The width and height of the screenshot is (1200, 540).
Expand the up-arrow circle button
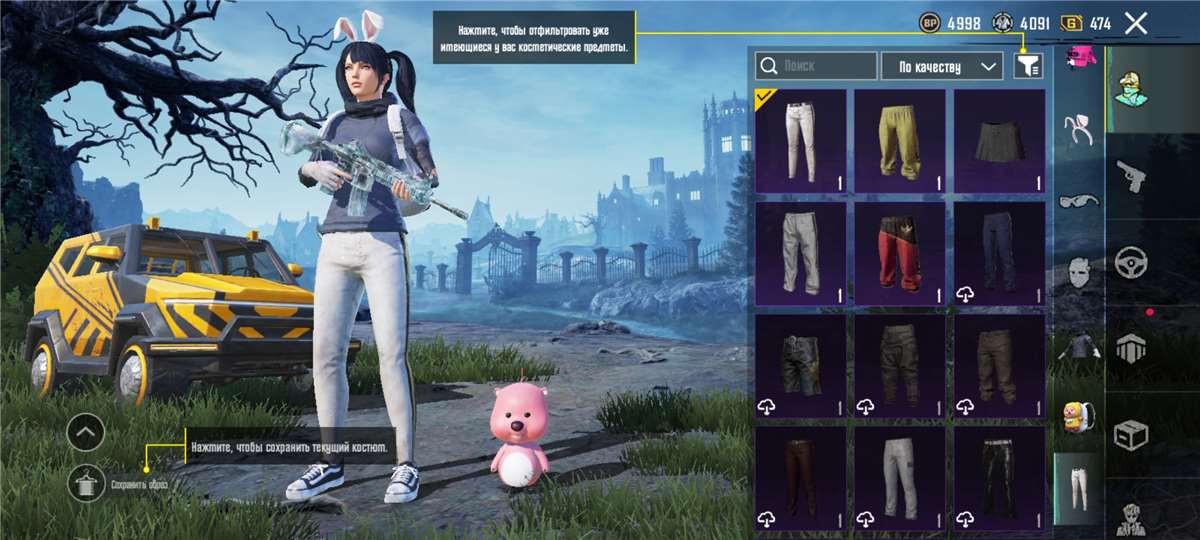(x=87, y=432)
